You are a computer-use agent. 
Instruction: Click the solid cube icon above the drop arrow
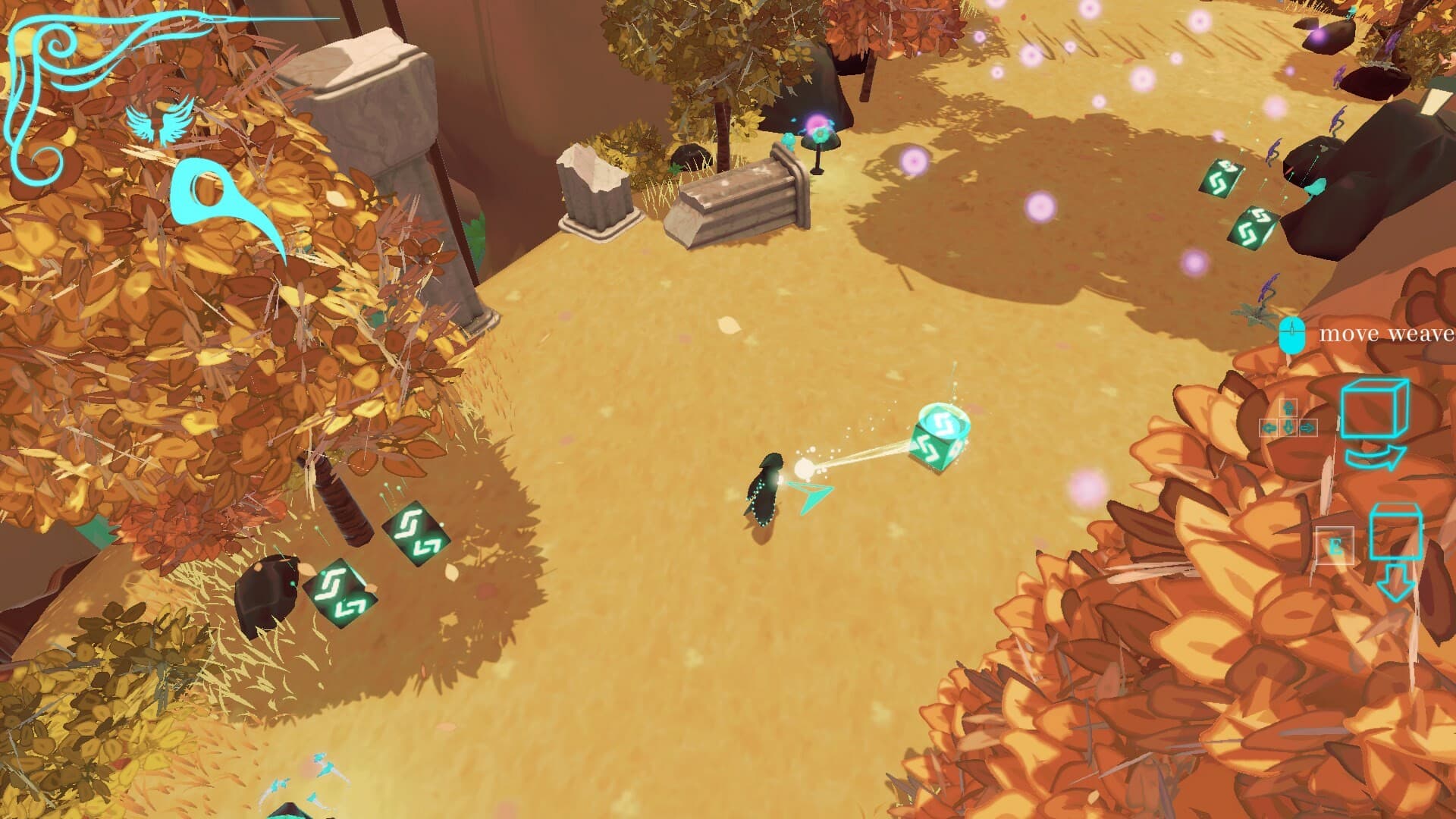[x=1397, y=531]
